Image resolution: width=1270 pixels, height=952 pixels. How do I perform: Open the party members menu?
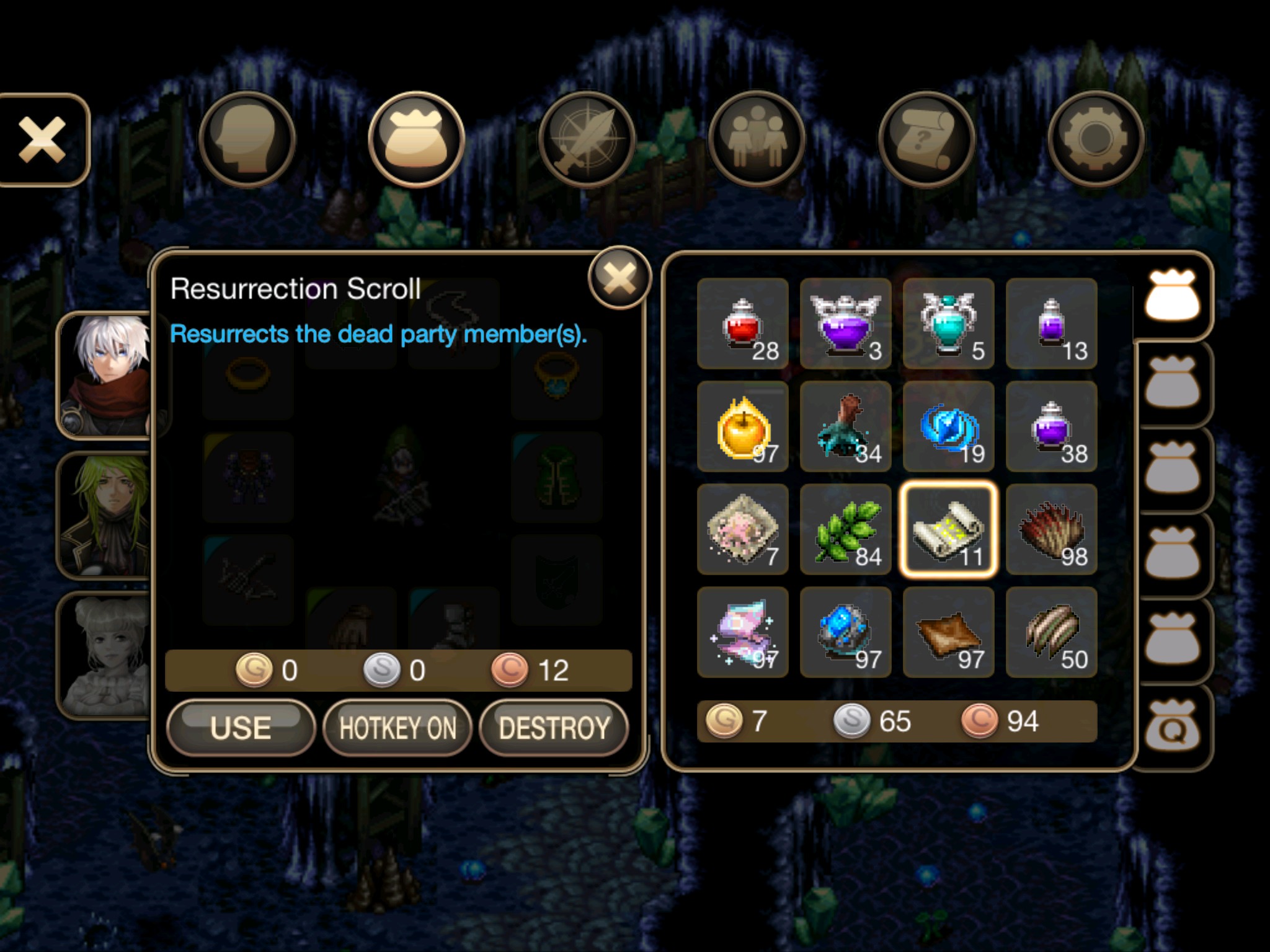tap(757, 139)
